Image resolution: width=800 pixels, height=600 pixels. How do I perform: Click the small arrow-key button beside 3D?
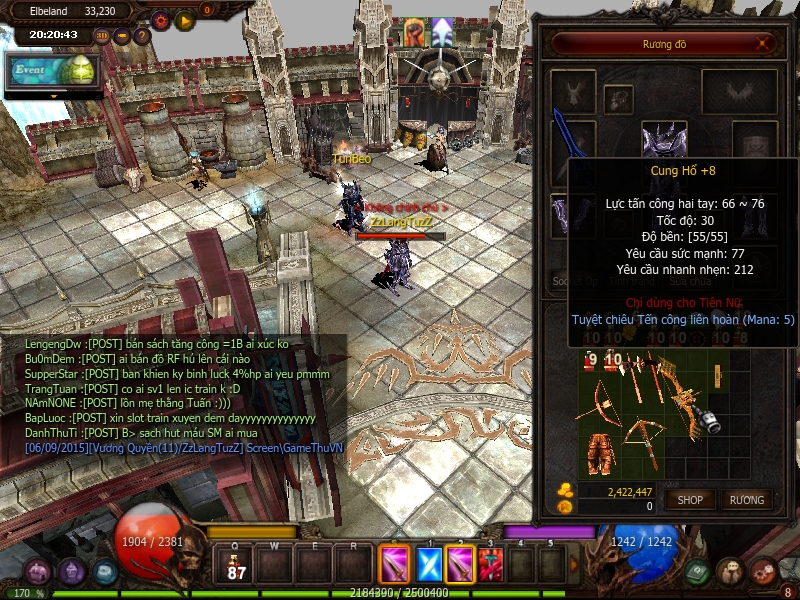pos(122,36)
